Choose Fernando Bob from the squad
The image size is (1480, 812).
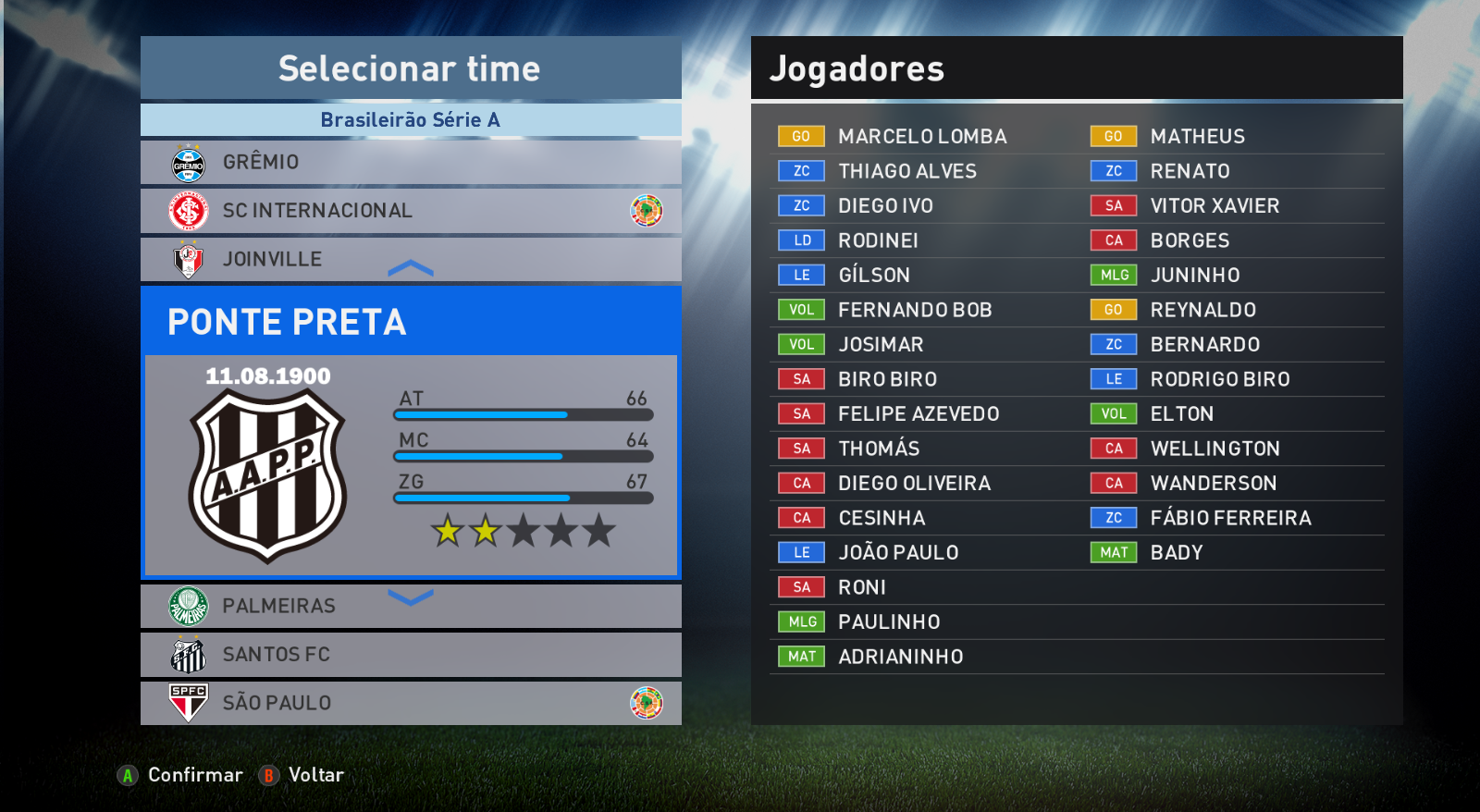pyautogui.click(x=914, y=310)
